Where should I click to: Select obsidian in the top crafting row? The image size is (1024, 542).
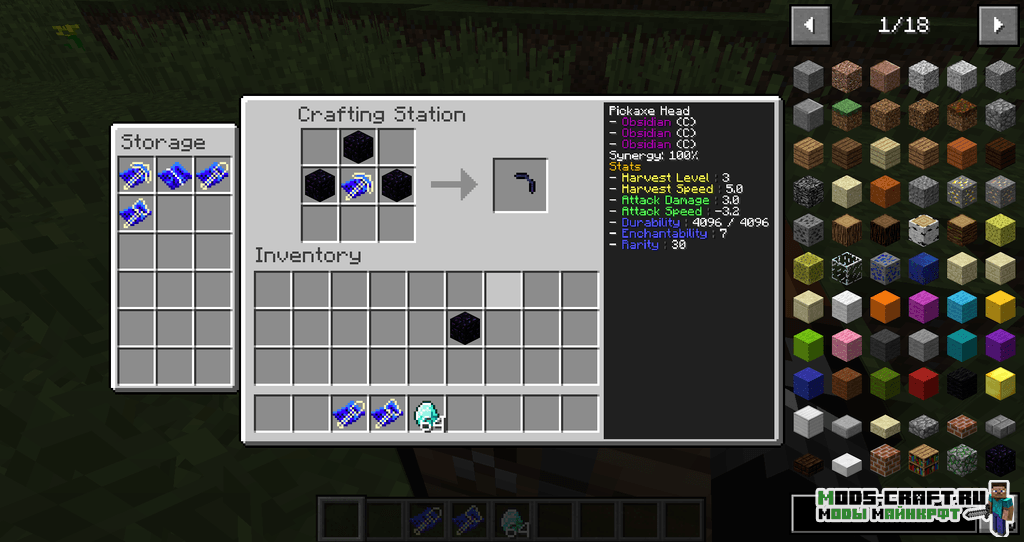(x=358, y=147)
